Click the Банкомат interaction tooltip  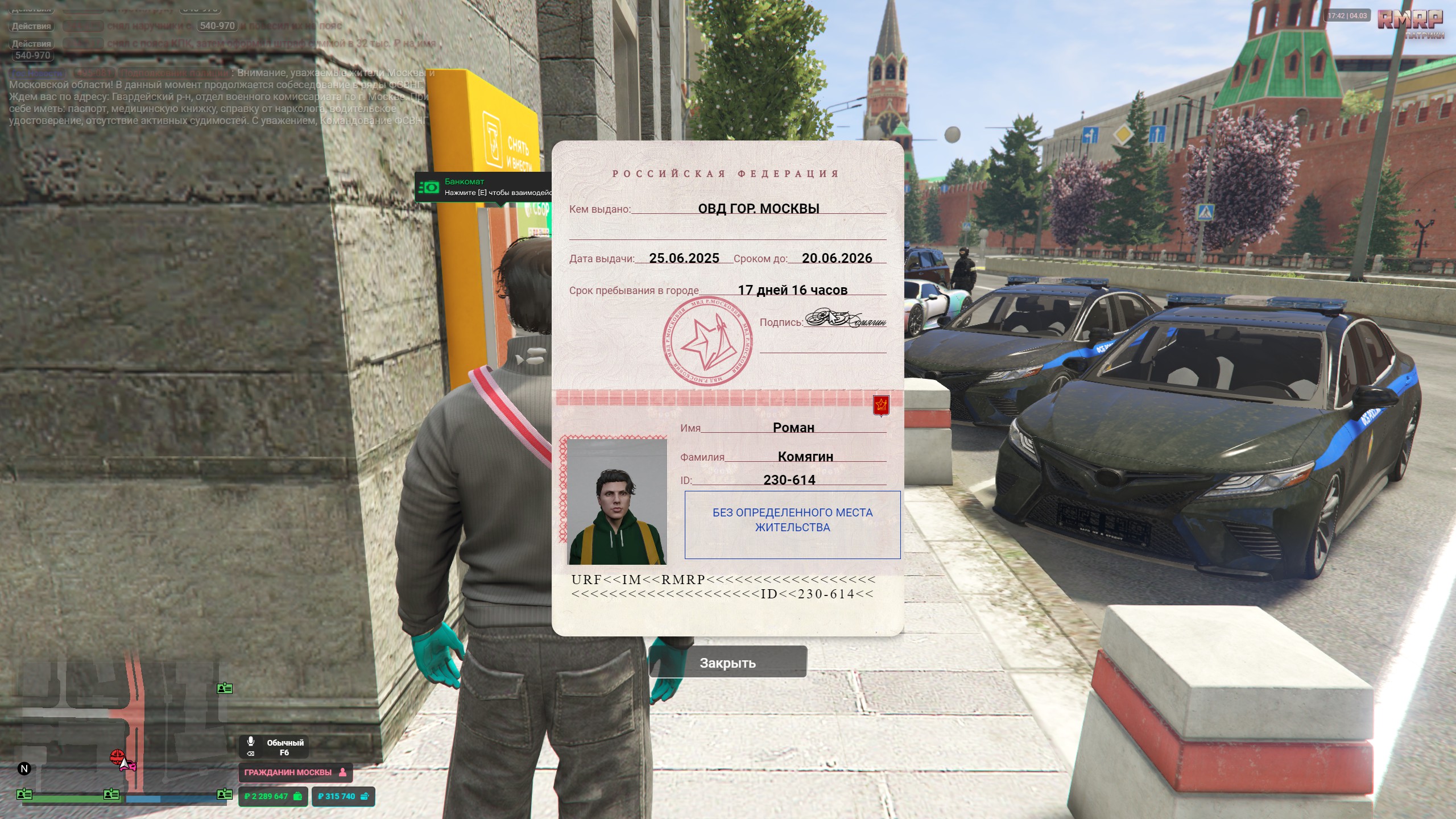483,187
